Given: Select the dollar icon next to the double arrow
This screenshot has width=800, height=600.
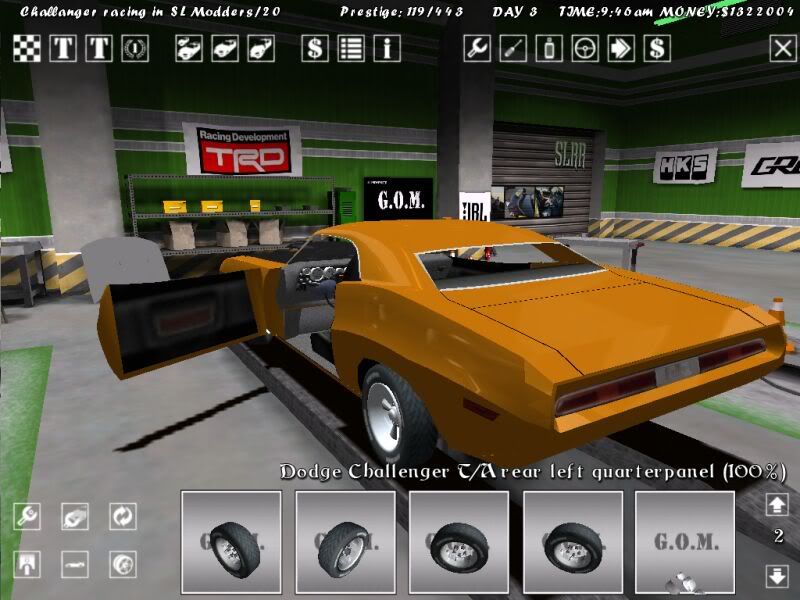Looking at the screenshot, I should click(x=657, y=48).
